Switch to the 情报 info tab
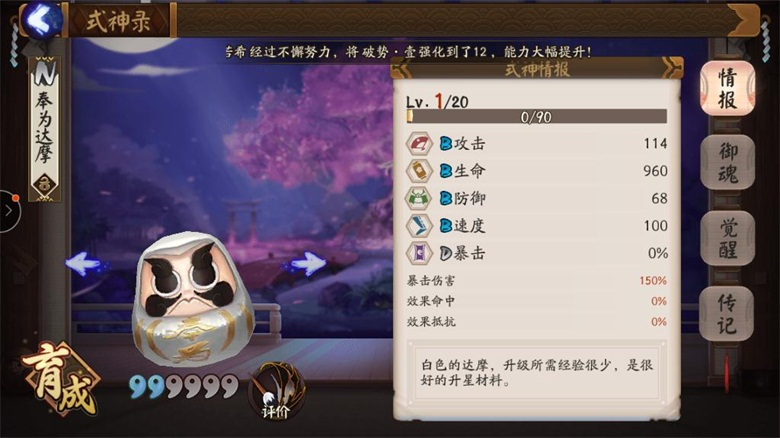 pos(727,88)
